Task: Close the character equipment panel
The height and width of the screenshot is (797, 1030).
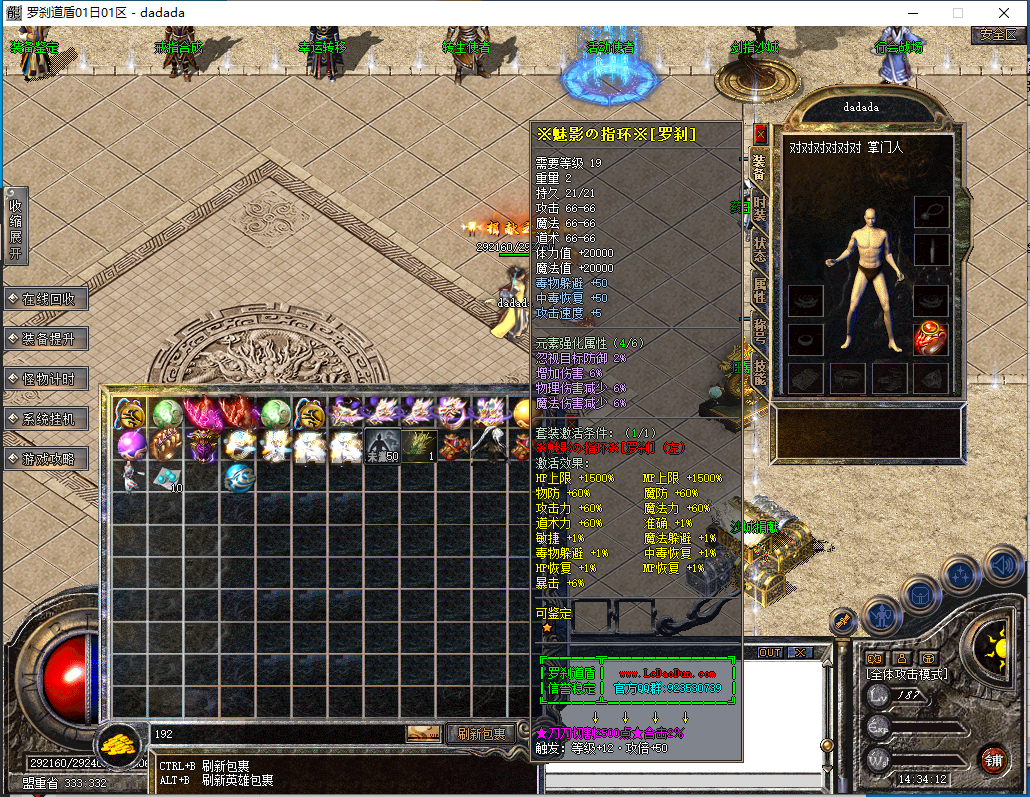Action: (x=760, y=133)
